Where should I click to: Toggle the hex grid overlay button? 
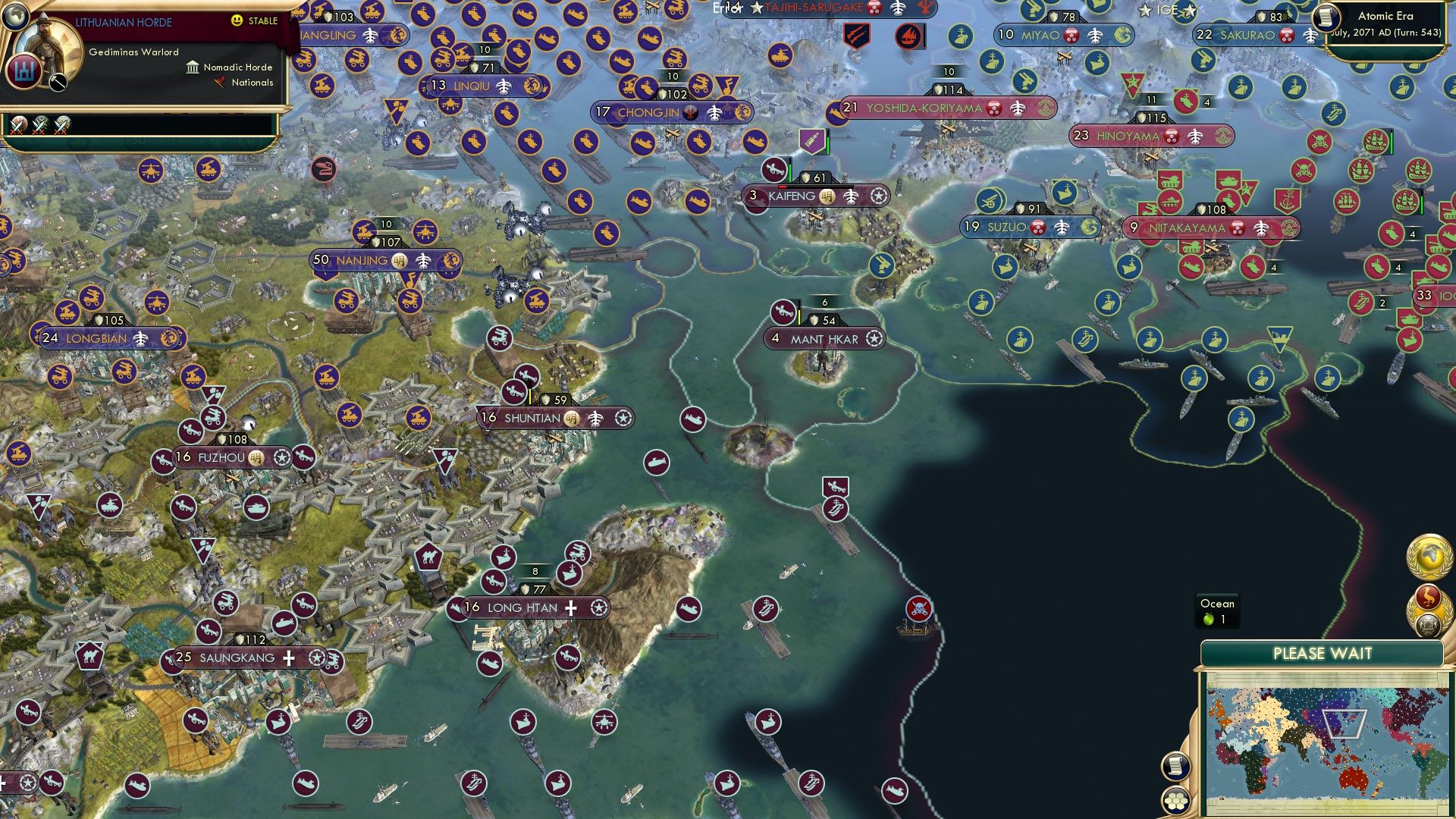point(1175,800)
